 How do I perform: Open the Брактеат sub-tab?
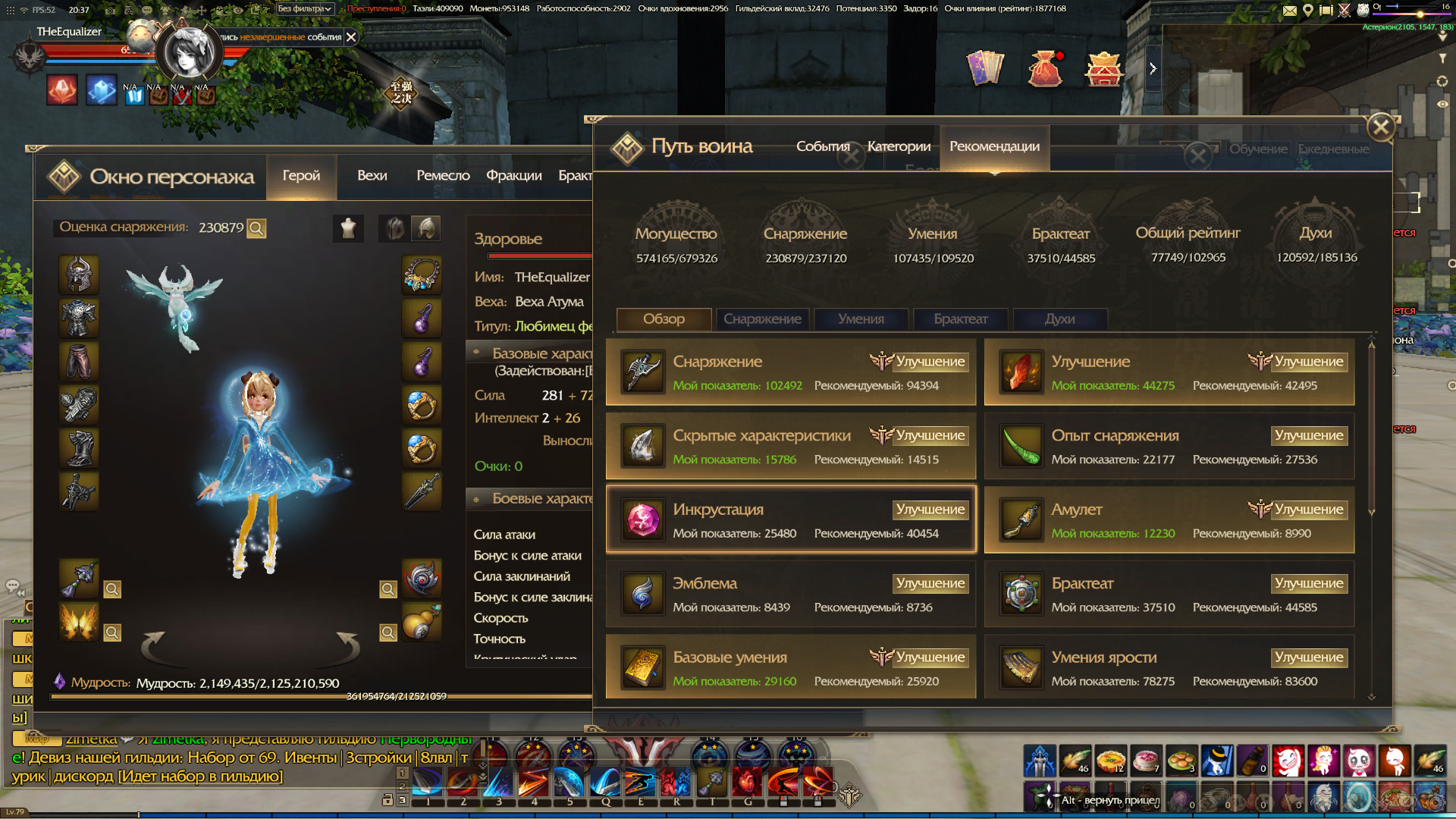[x=961, y=319]
